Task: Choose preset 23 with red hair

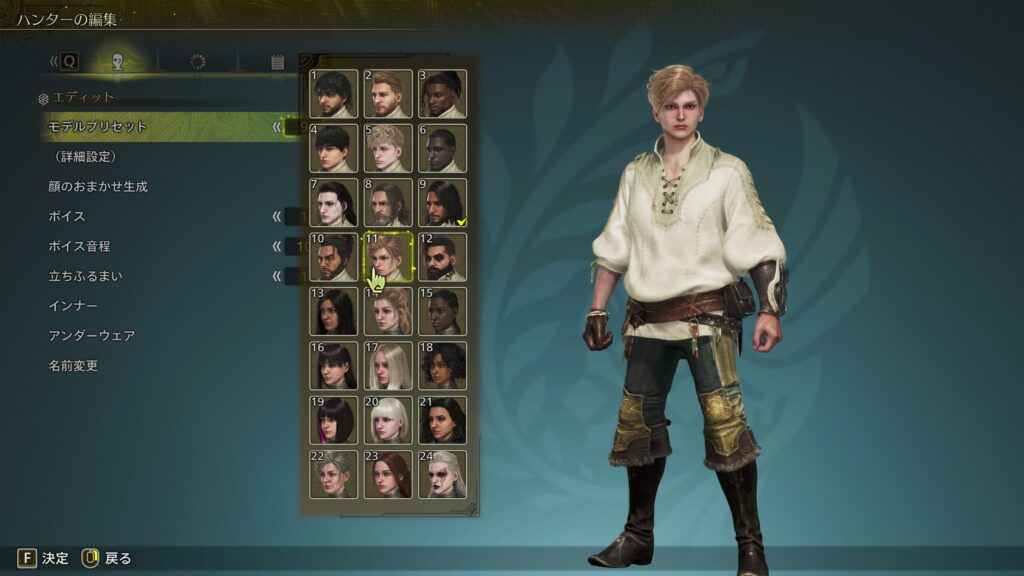Action: coord(388,475)
